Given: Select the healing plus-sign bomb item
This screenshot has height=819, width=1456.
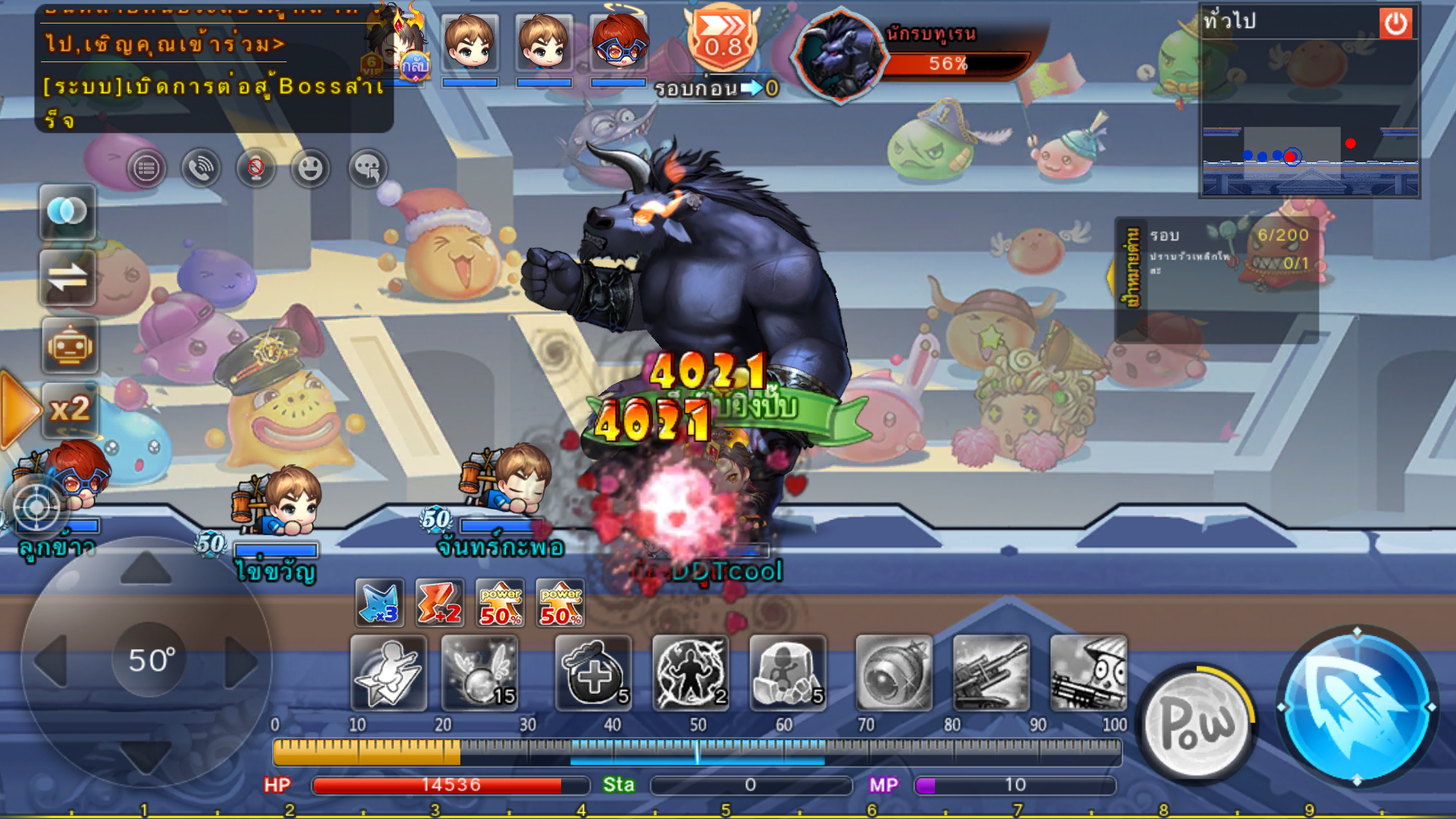Looking at the screenshot, I should [x=594, y=673].
